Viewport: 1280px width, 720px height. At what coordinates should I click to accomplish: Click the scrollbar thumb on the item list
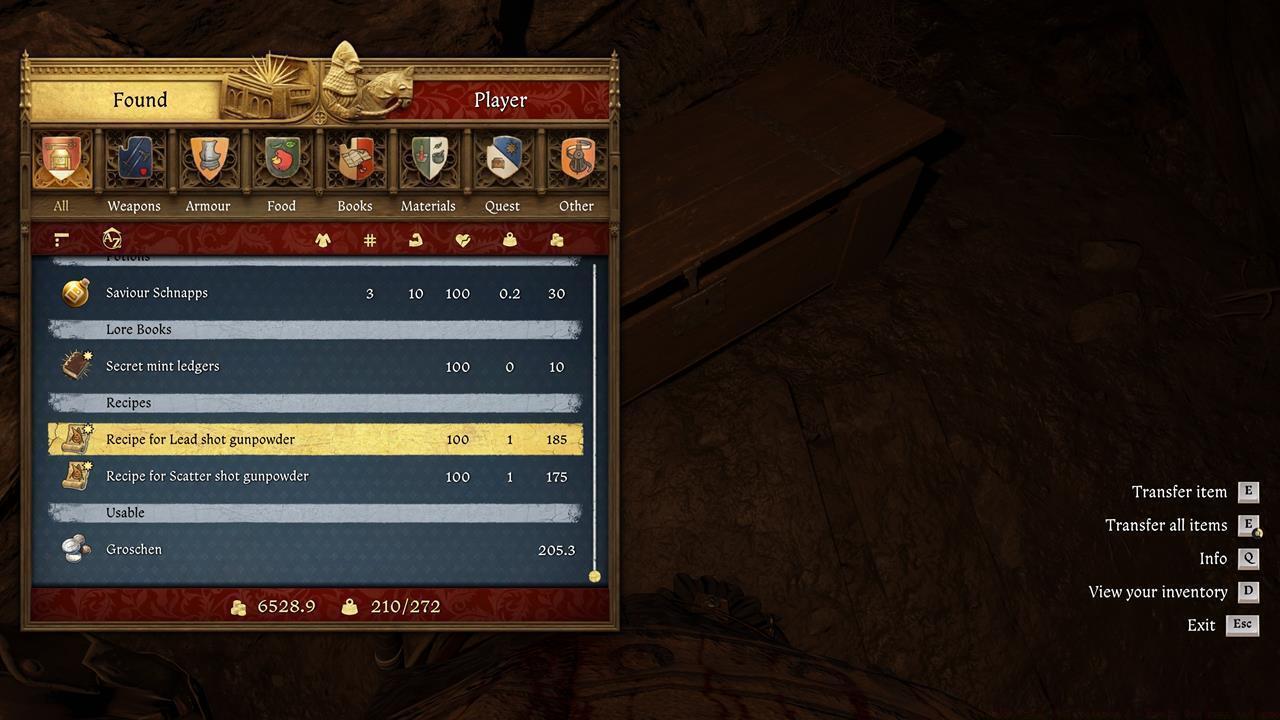(594, 575)
